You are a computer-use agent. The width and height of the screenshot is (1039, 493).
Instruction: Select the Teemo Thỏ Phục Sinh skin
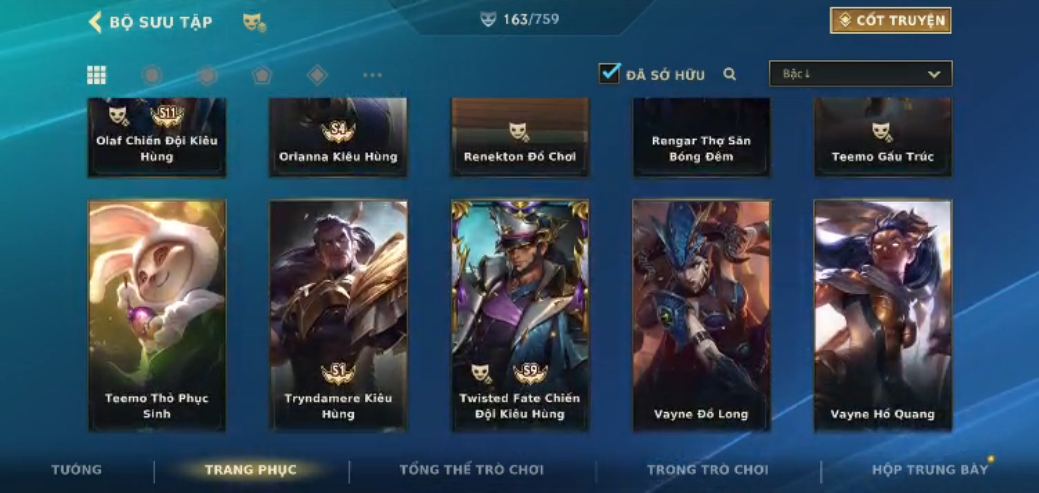pos(157,315)
